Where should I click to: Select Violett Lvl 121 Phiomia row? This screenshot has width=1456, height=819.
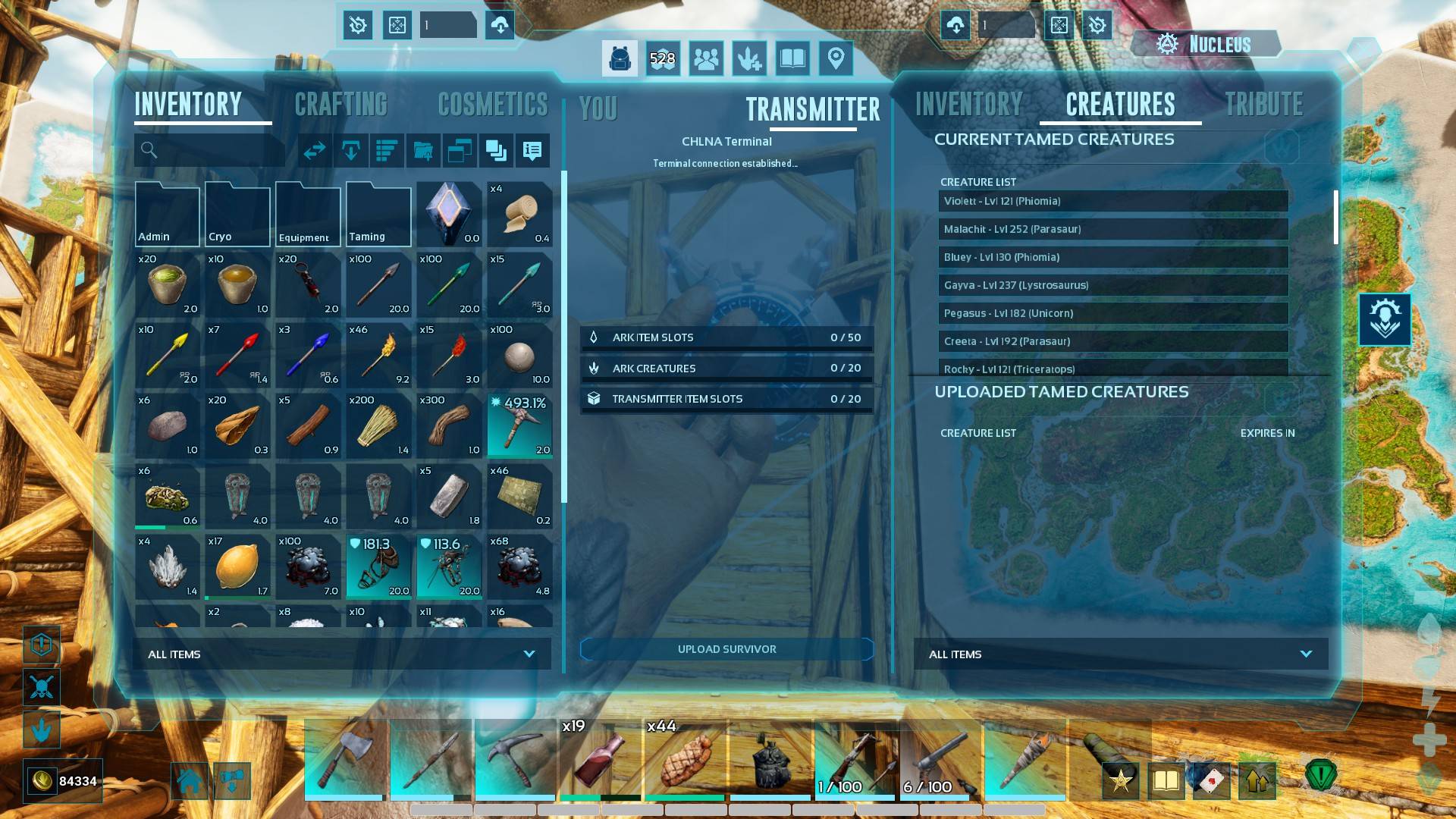[1112, 201]
